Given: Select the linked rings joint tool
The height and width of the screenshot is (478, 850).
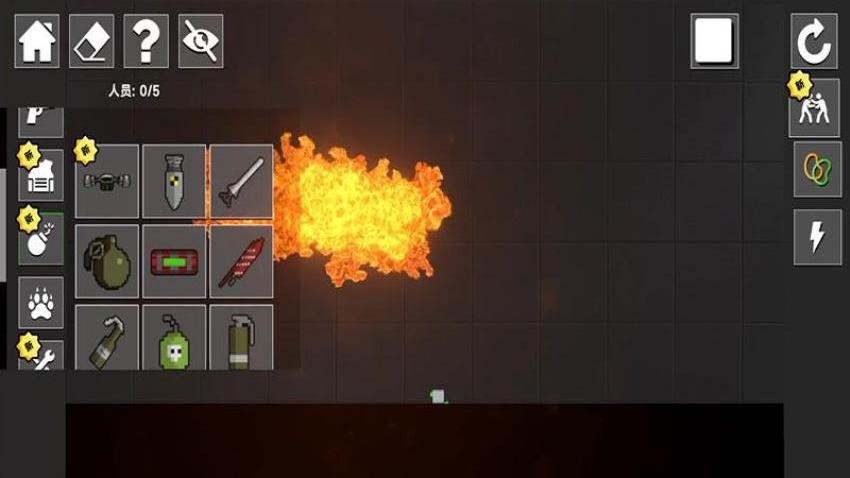Looking at the screenshot, I should 816,169.
